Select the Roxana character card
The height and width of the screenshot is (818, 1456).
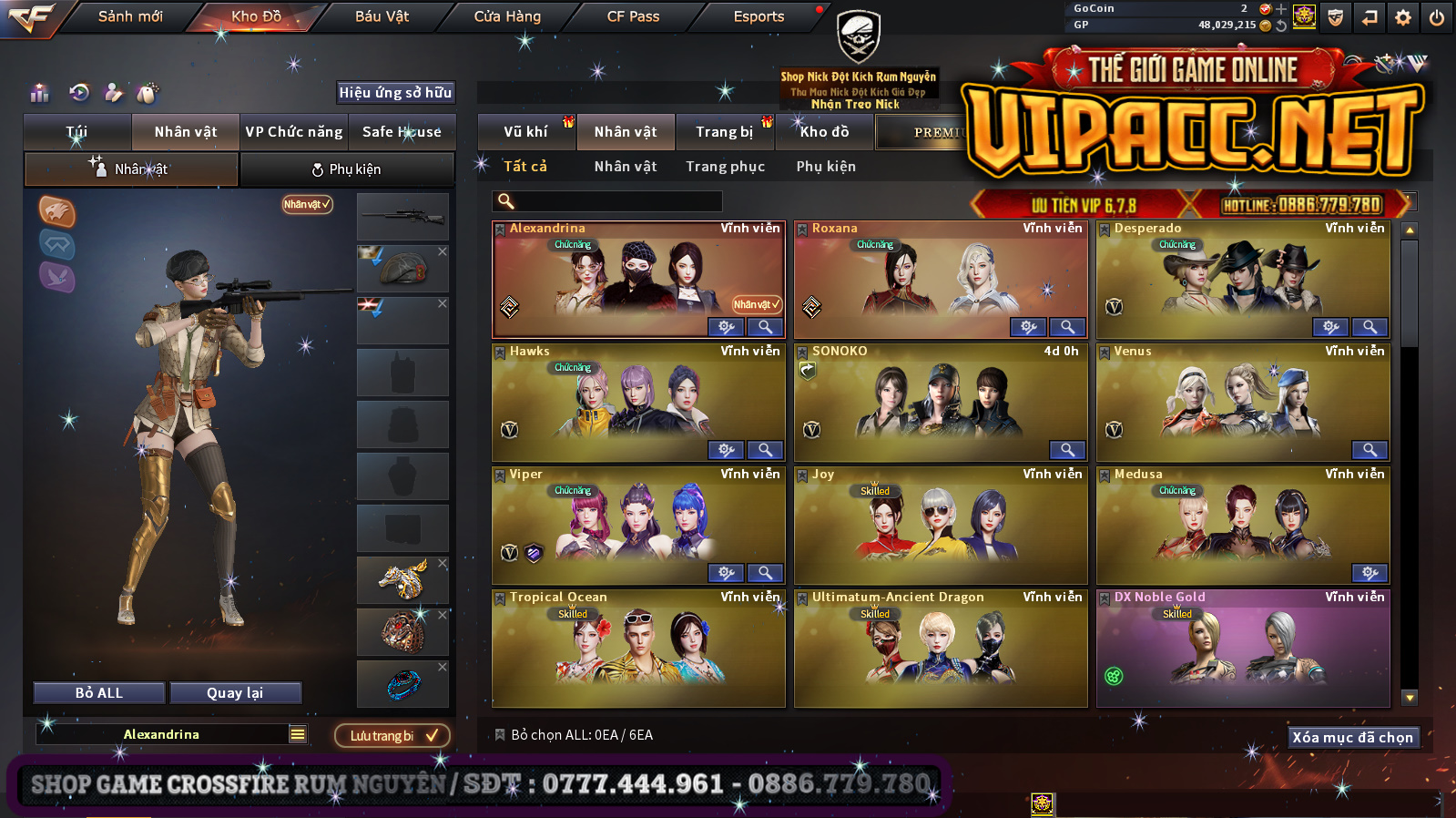941,278
